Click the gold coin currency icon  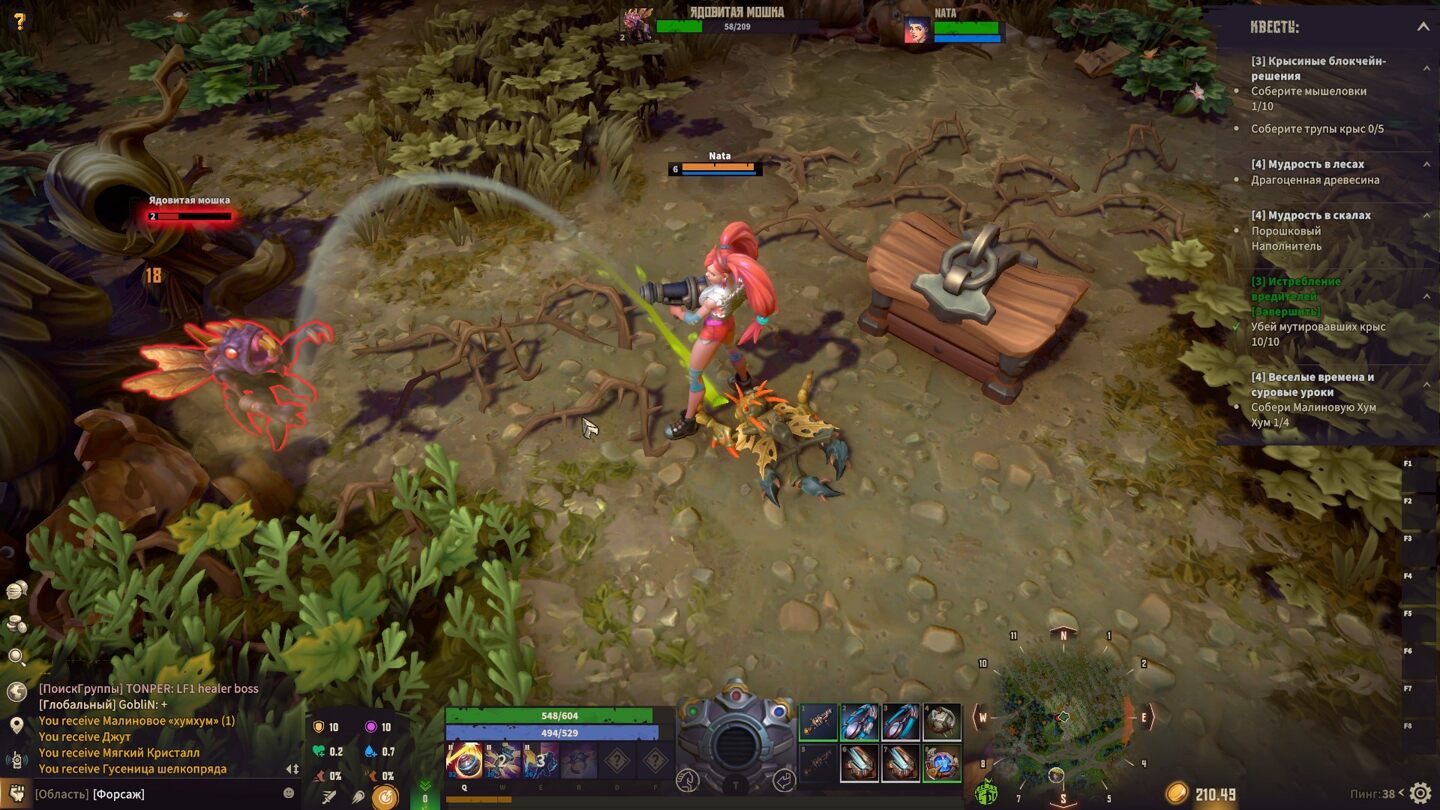pos(1177,794)
